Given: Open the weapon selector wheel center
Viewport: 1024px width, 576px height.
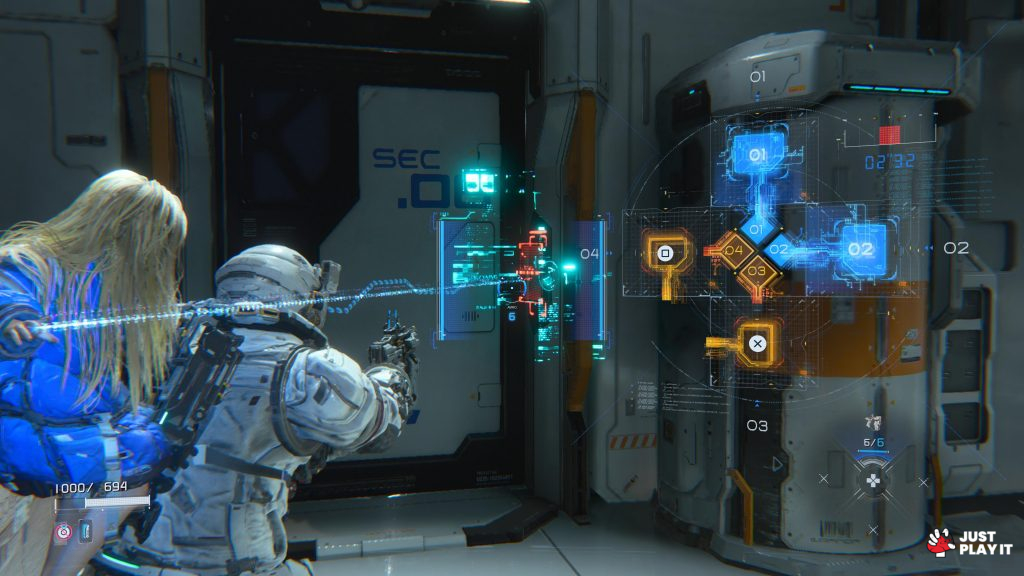Looking at the screenshot, I should tap(873, 481).
